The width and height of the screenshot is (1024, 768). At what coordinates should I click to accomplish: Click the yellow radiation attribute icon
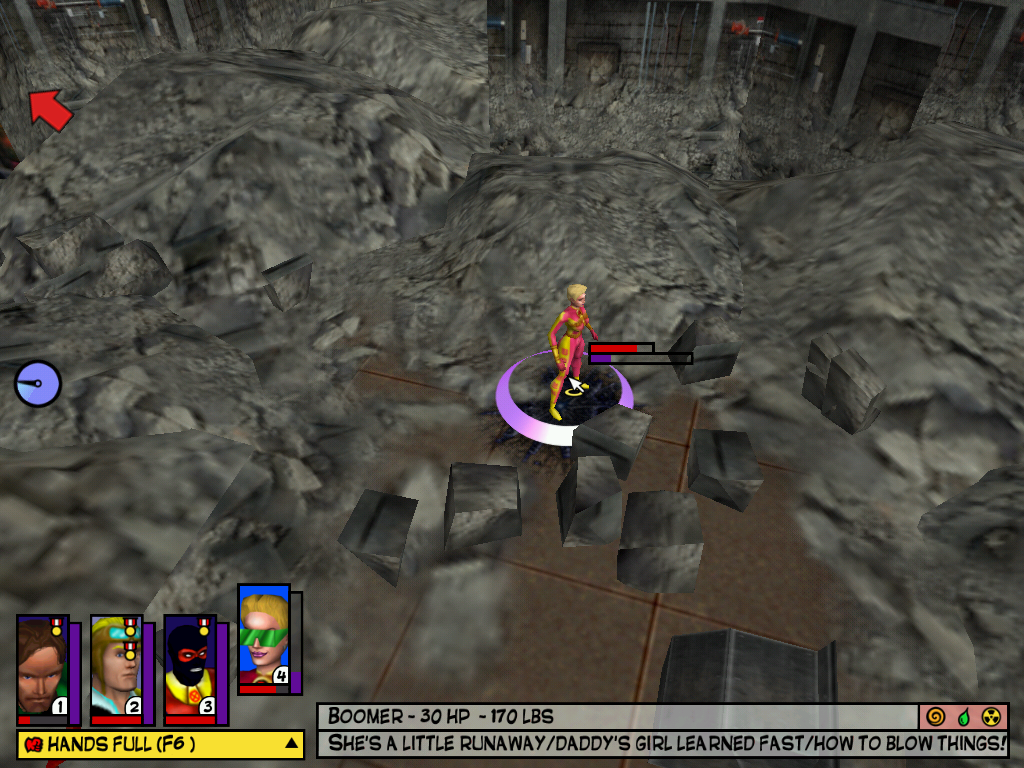(991, 717)
